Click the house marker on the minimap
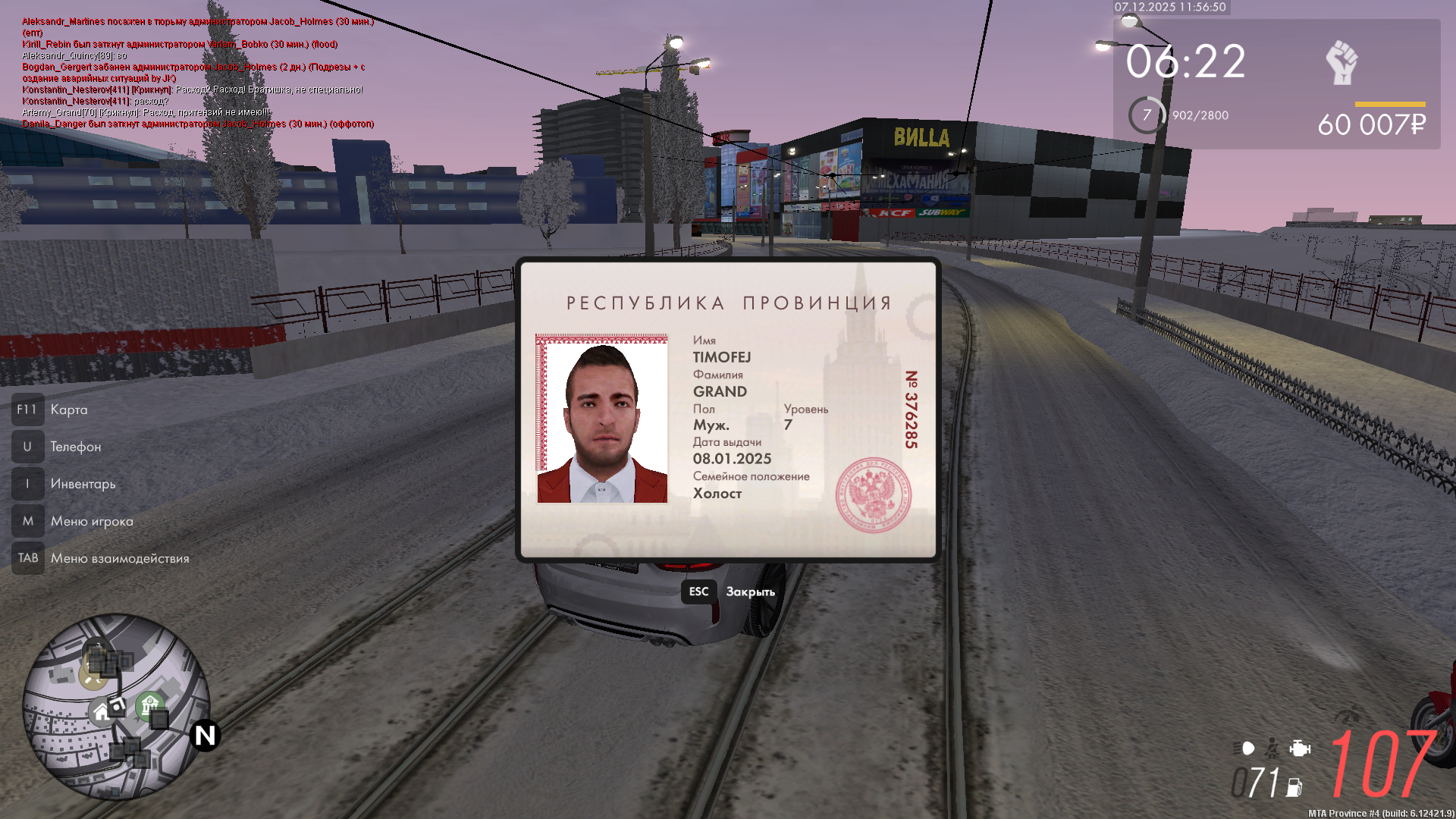The image size is (1456, 819). 102,711
